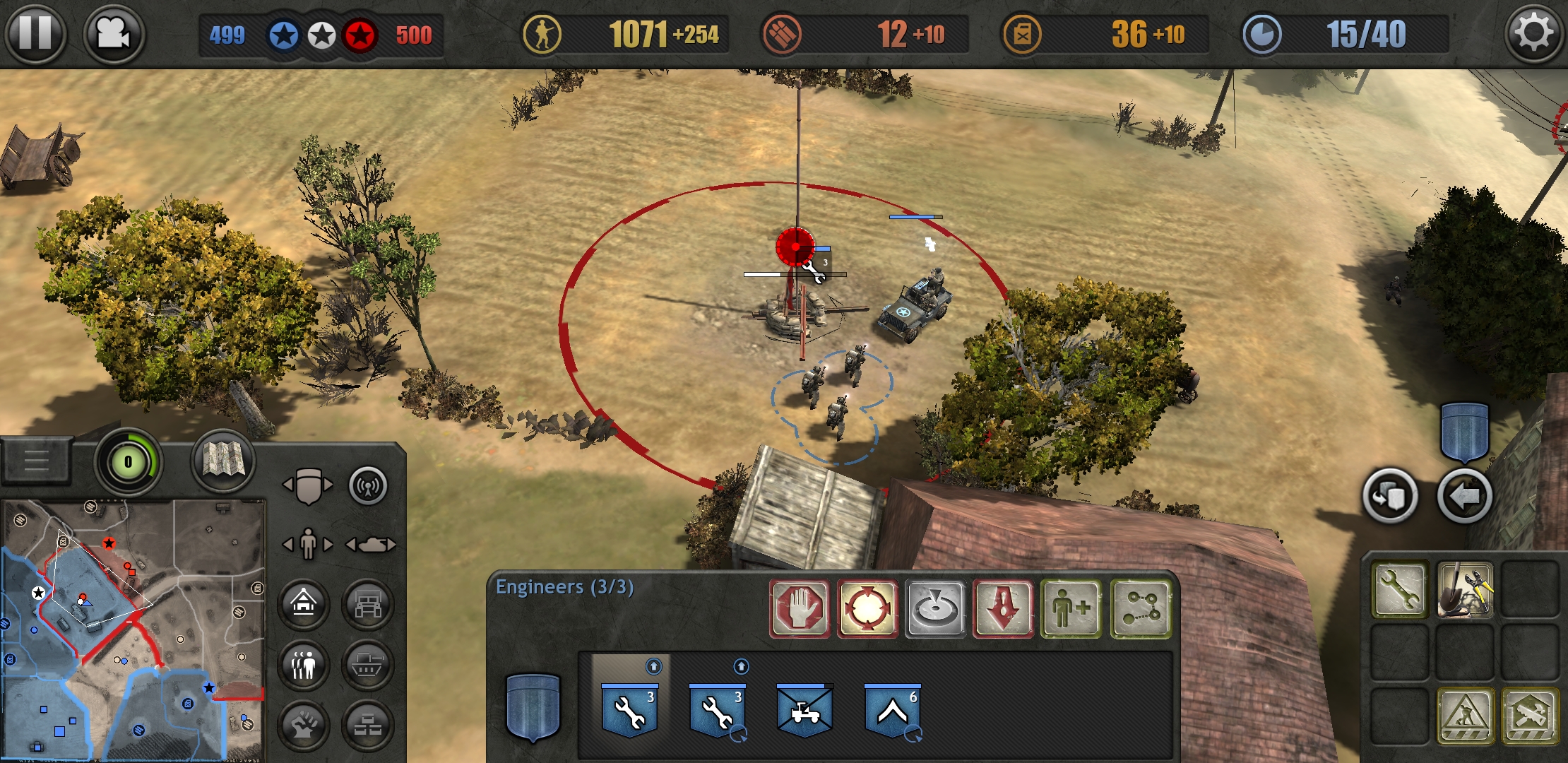Issue the Stop hand command

(x=800, y=608)
